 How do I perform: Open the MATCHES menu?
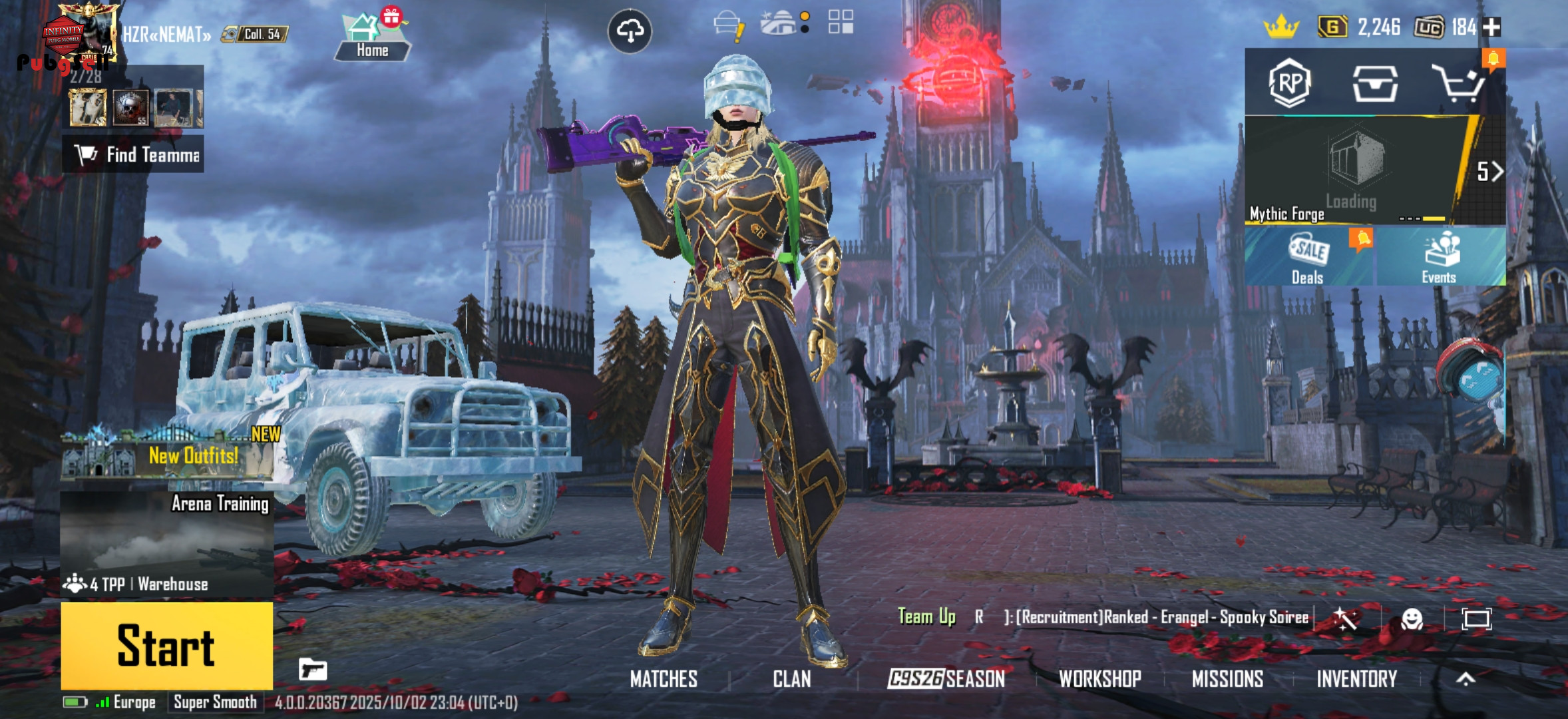pos(664,678)
